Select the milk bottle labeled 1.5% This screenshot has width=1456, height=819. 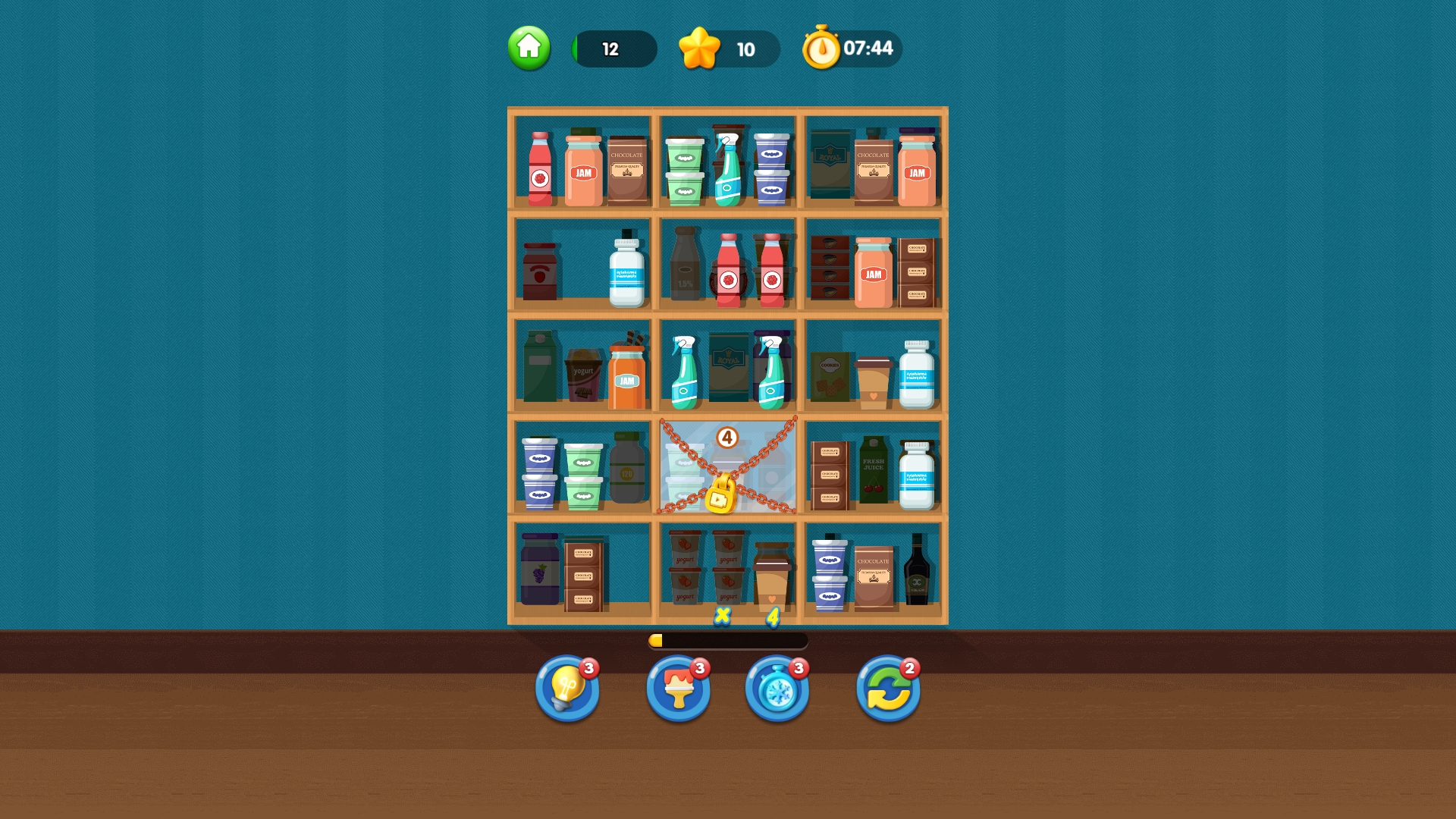point(685,269)
